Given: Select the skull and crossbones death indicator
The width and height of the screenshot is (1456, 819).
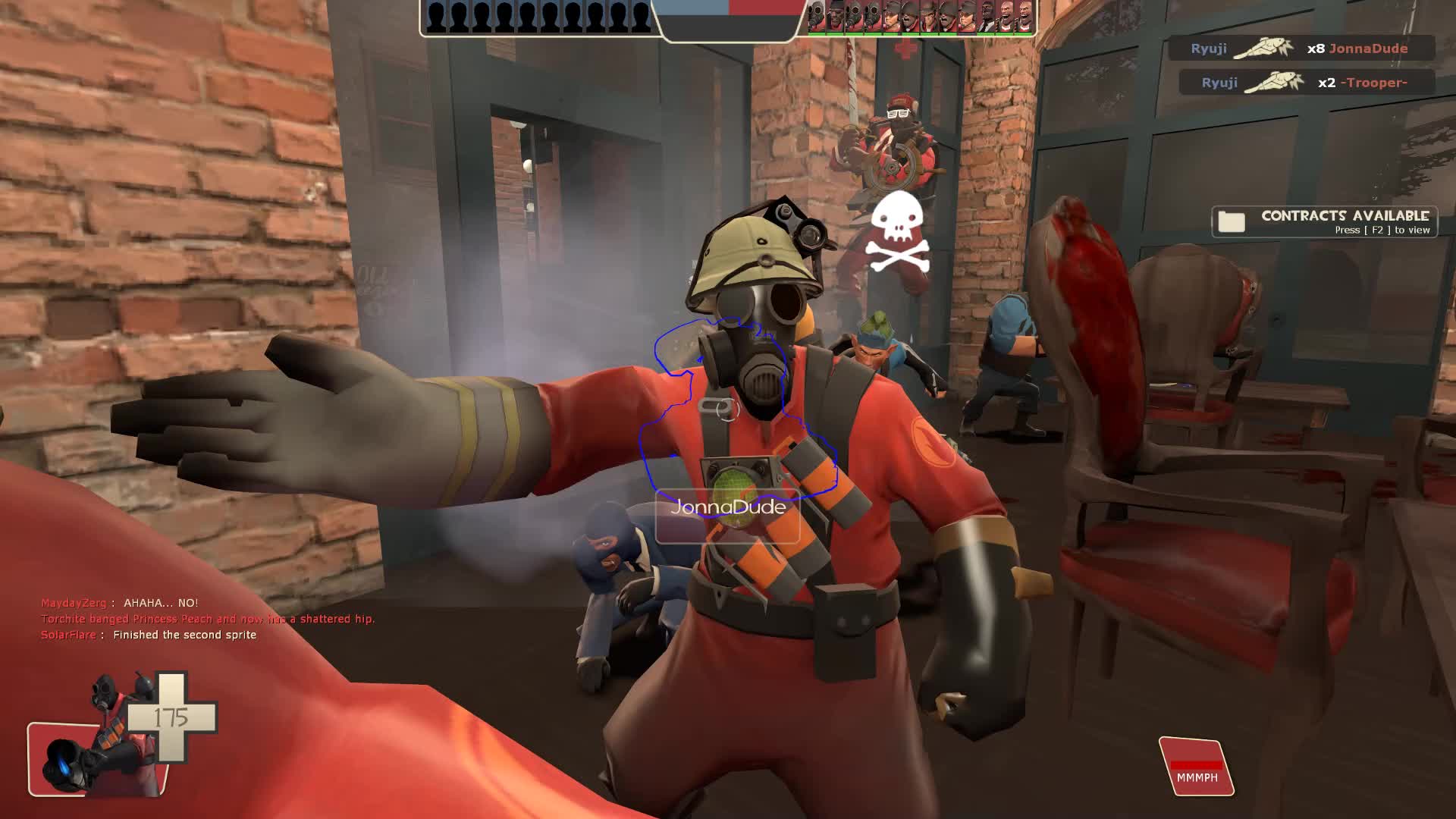Looking at the screenshot, I should (x=898, y=227).
